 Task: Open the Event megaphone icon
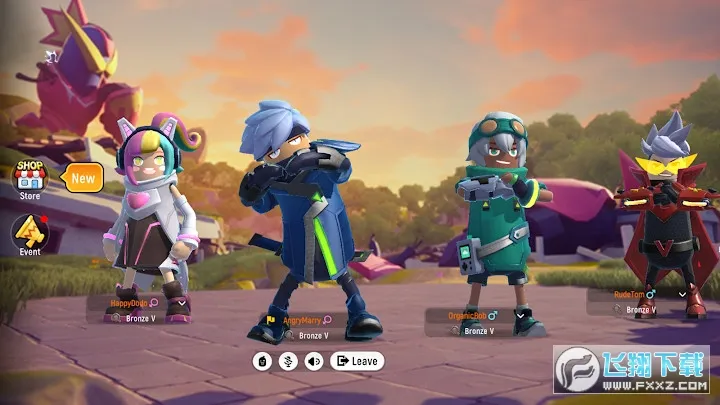tap(28, 233)
